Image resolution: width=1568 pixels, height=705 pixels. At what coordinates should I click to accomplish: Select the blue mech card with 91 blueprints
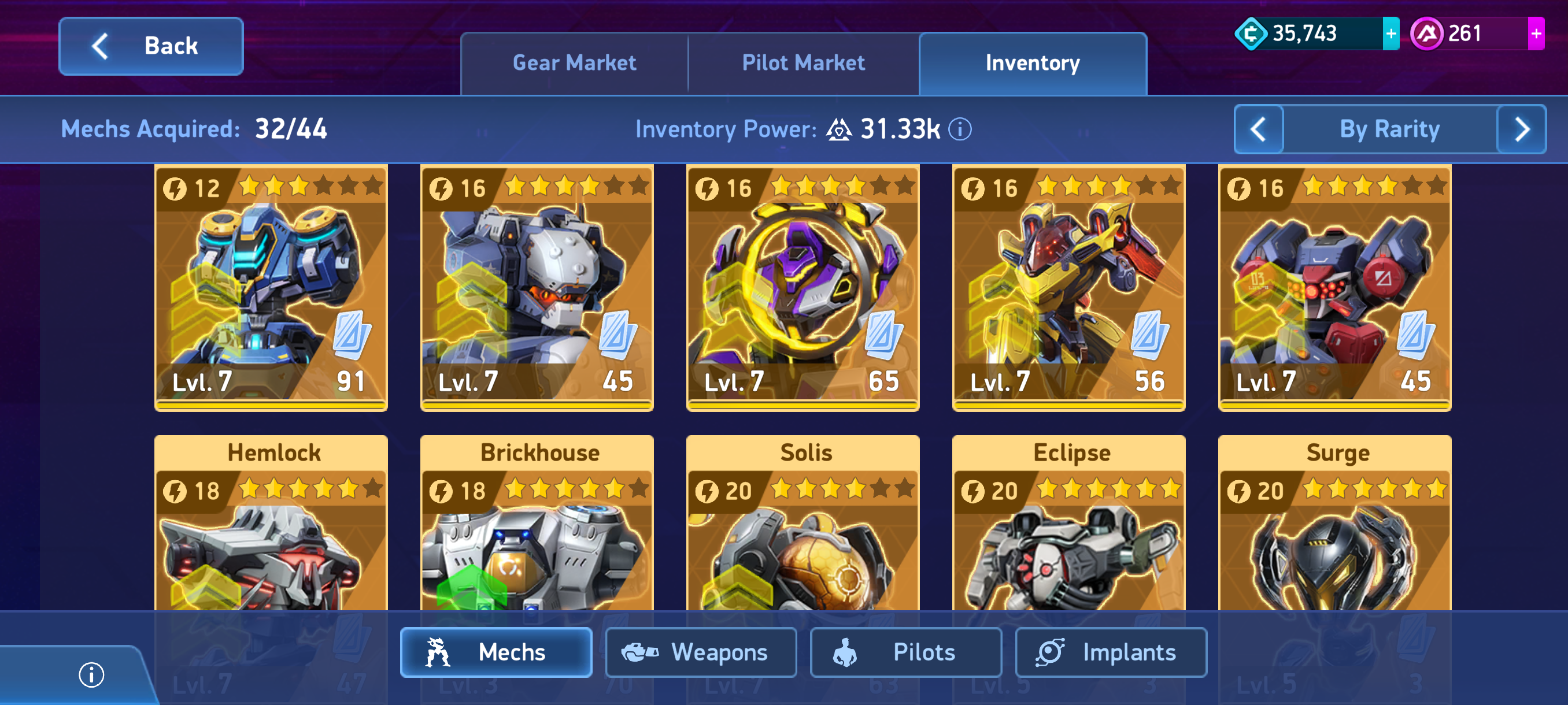271,287
